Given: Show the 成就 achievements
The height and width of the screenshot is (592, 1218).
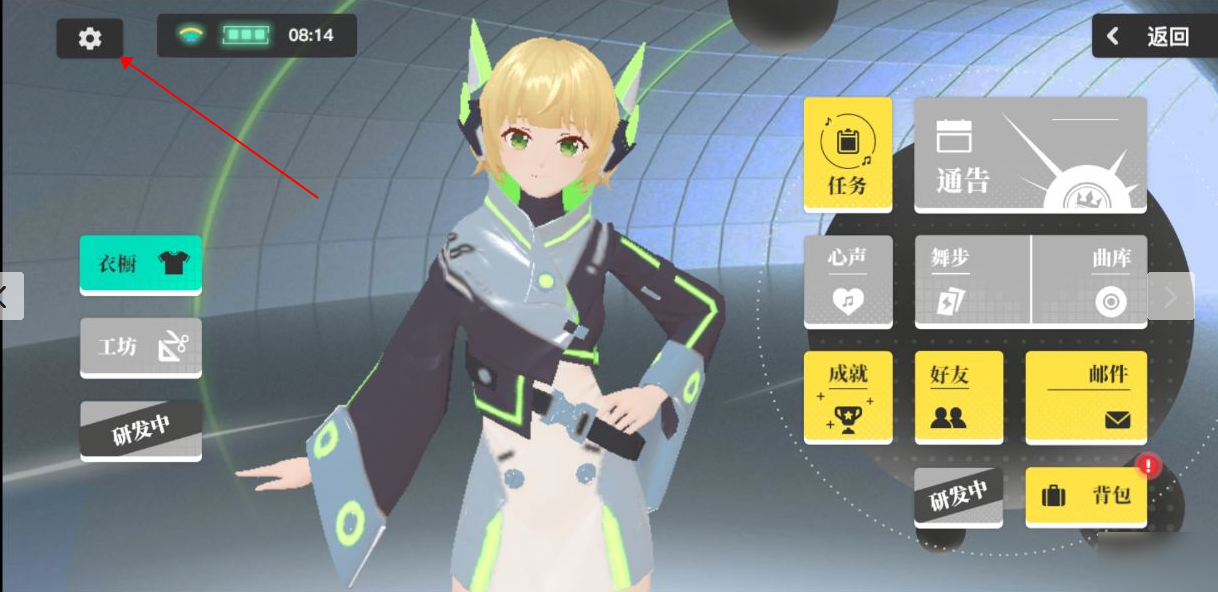Looking at the screenshot, I should click(847, 396).
